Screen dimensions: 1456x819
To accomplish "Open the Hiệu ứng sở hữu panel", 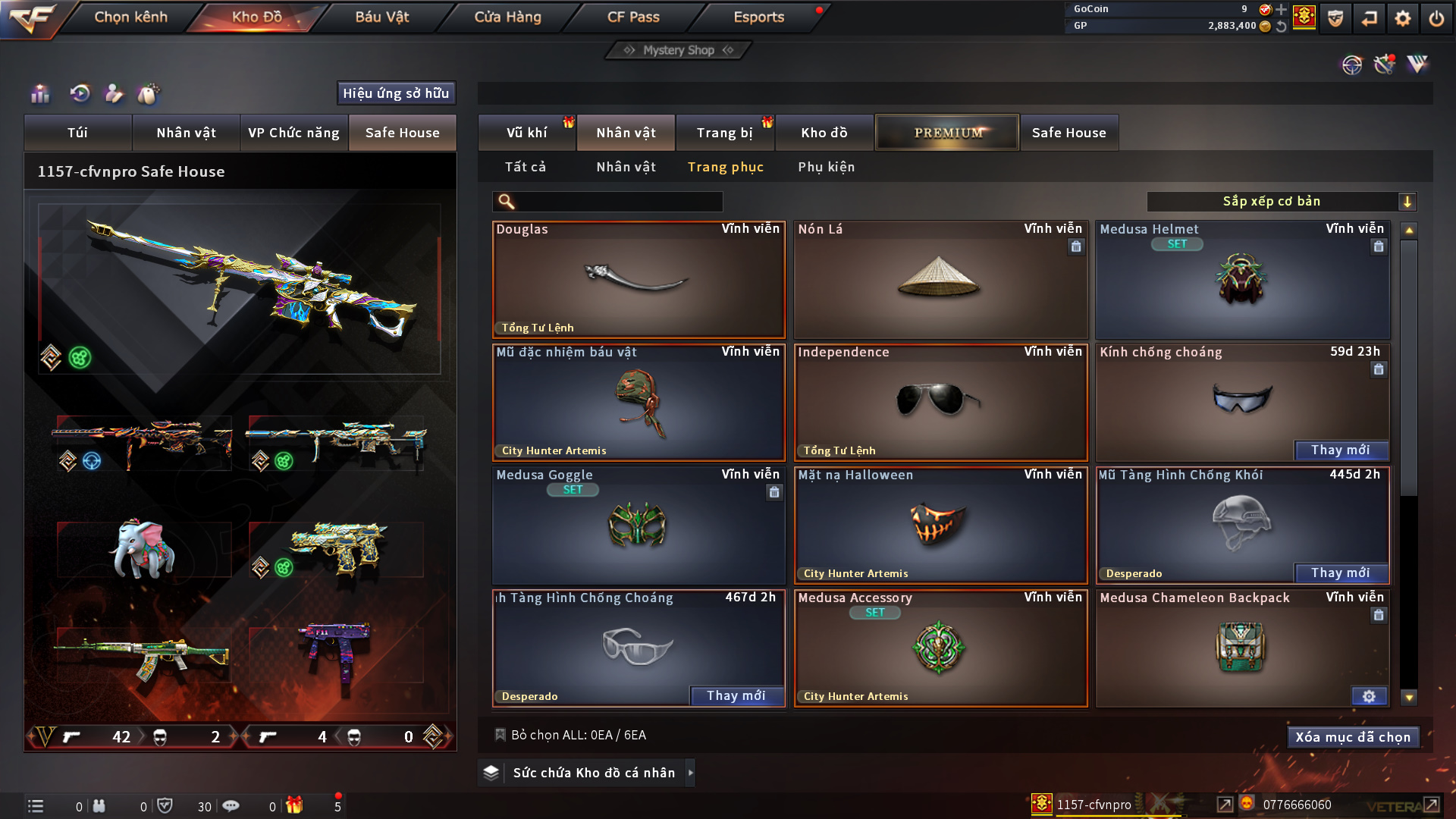I will click(x=396, y=93).
